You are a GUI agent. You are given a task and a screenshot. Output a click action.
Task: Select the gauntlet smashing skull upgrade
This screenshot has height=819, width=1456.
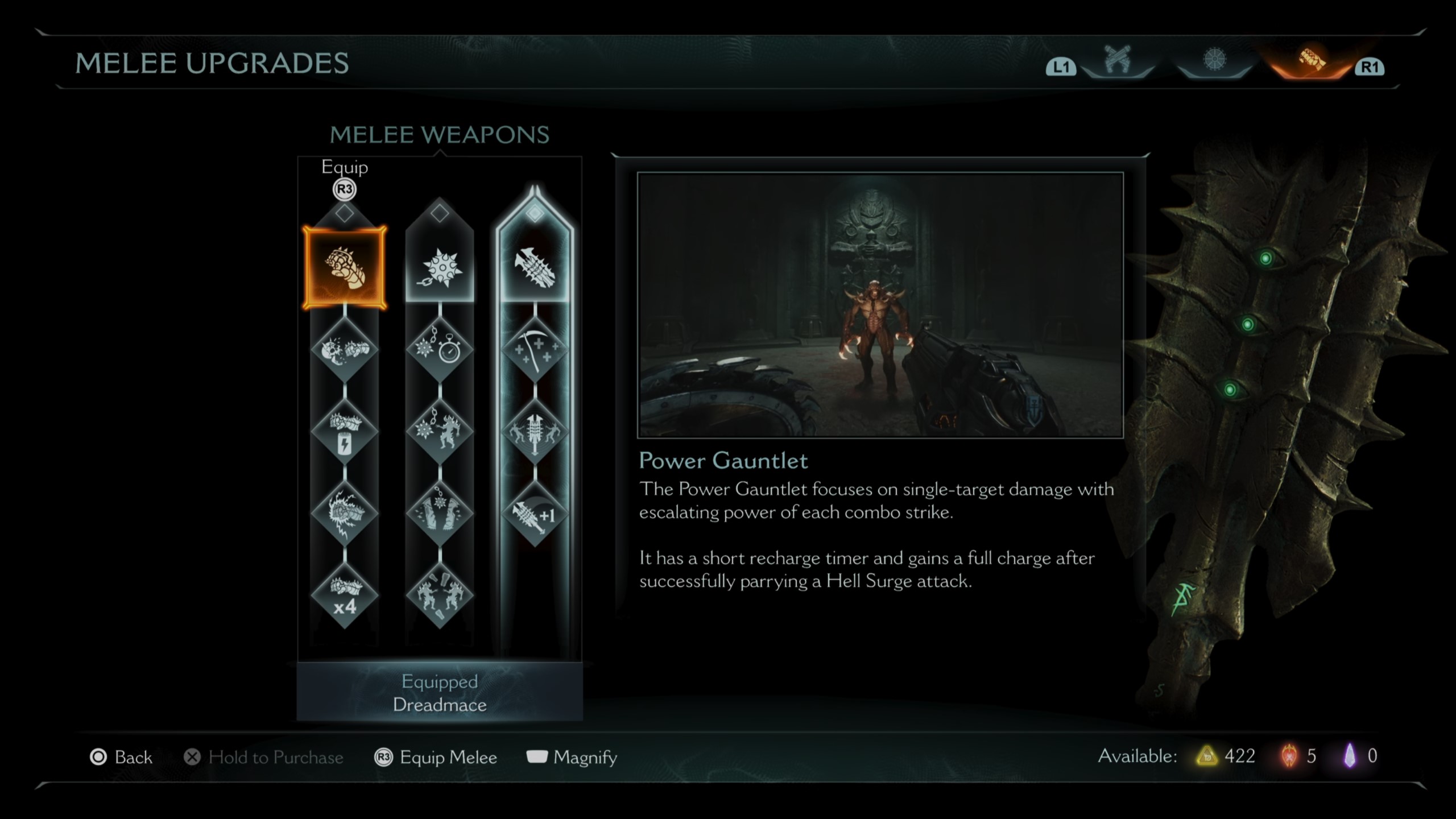(x=345, y=348)
